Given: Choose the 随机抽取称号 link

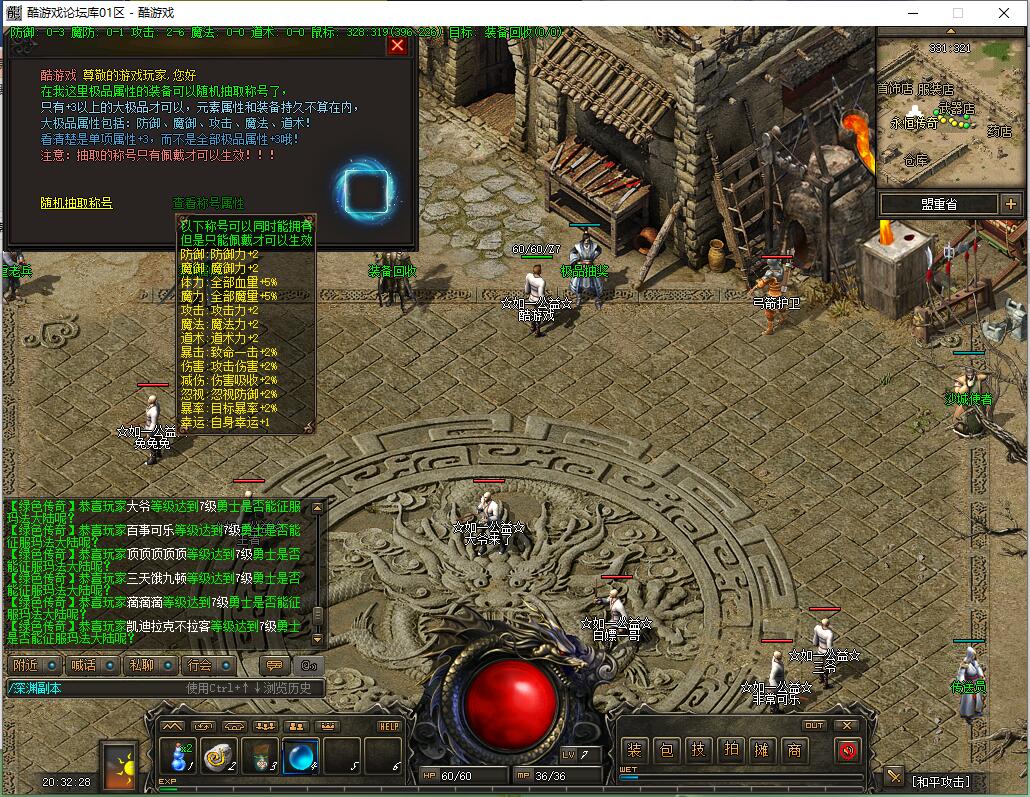Looking at the screenshot, I should pyautogui.click(x=76, y=203).
